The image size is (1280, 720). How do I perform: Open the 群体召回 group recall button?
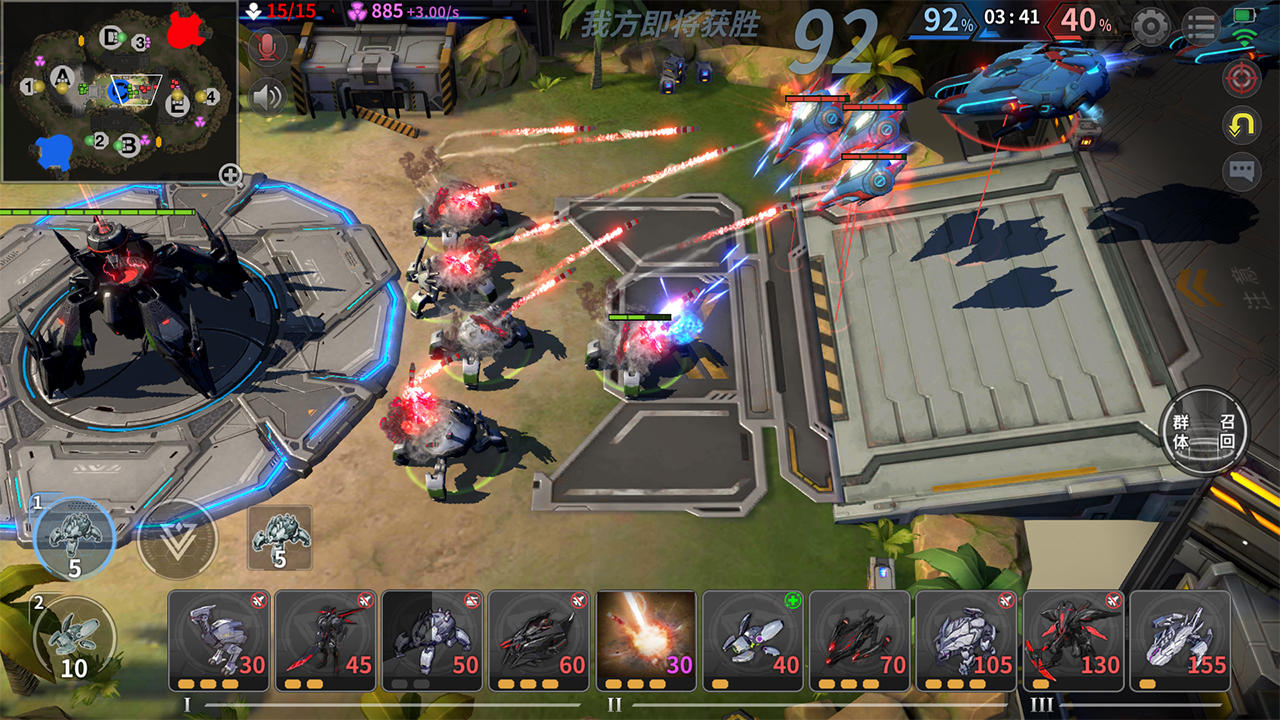click(x=1201, y=432)
